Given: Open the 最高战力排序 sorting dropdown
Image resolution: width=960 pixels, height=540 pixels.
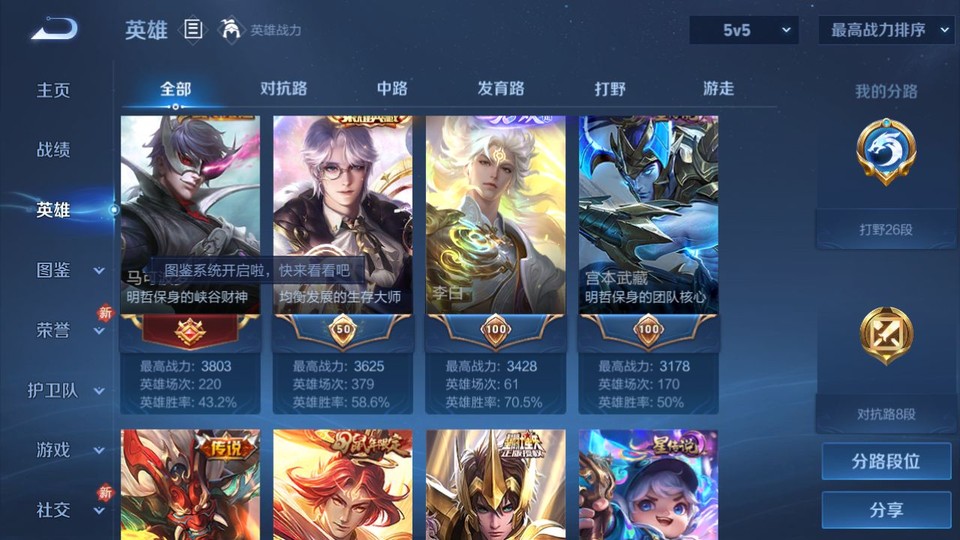Looking at the screenshot, I should point(886,30).
